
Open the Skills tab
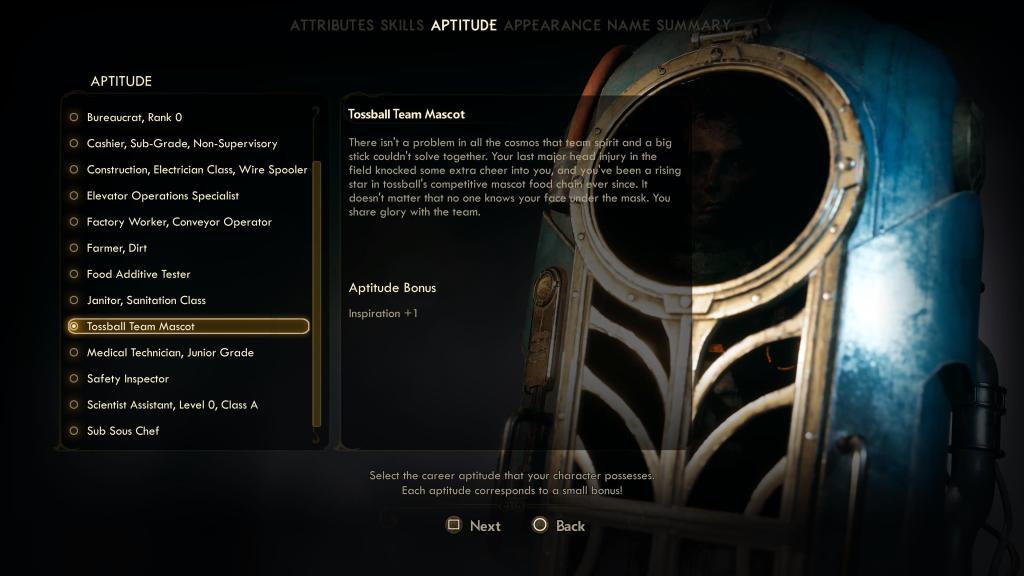point(402,25)
